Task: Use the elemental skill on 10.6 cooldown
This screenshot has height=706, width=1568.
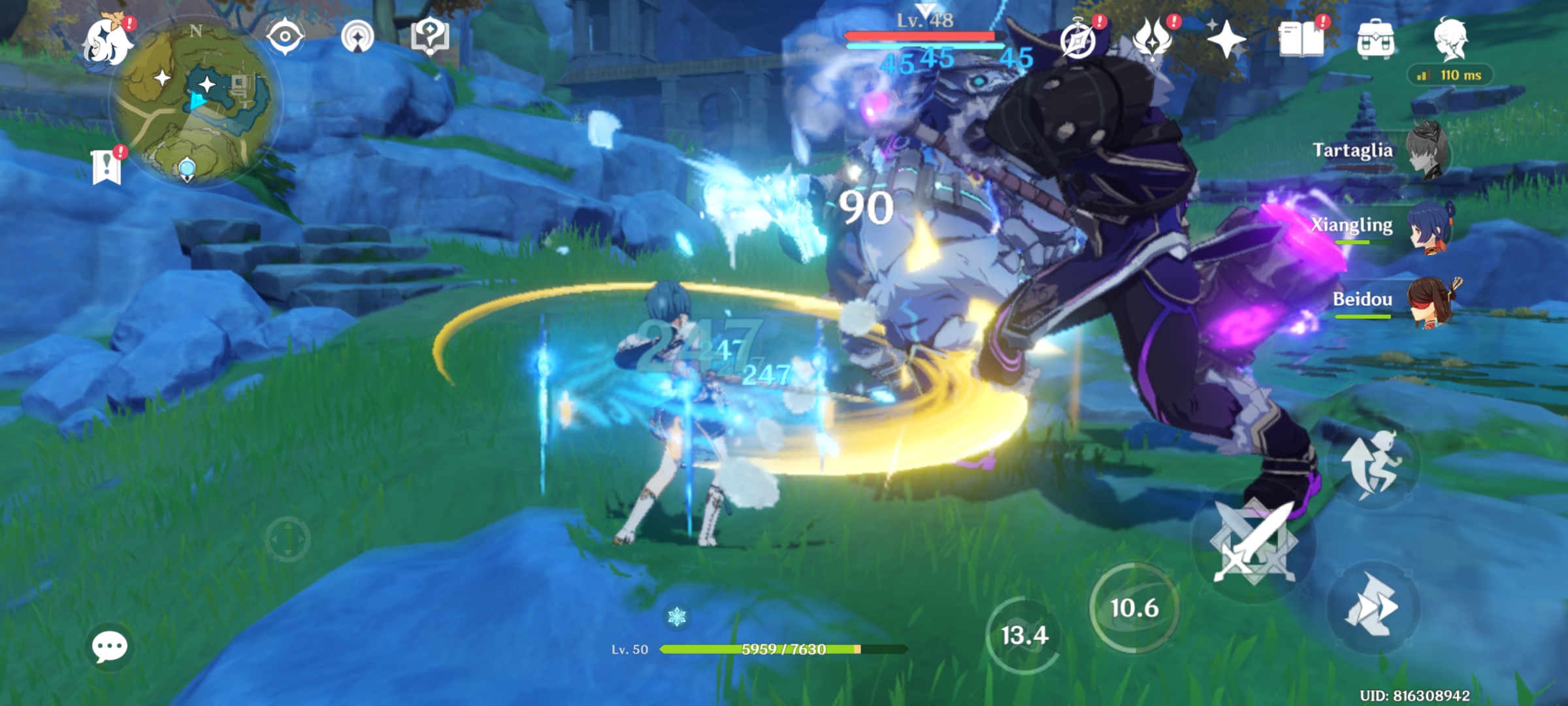Action: pos(1134,608)
